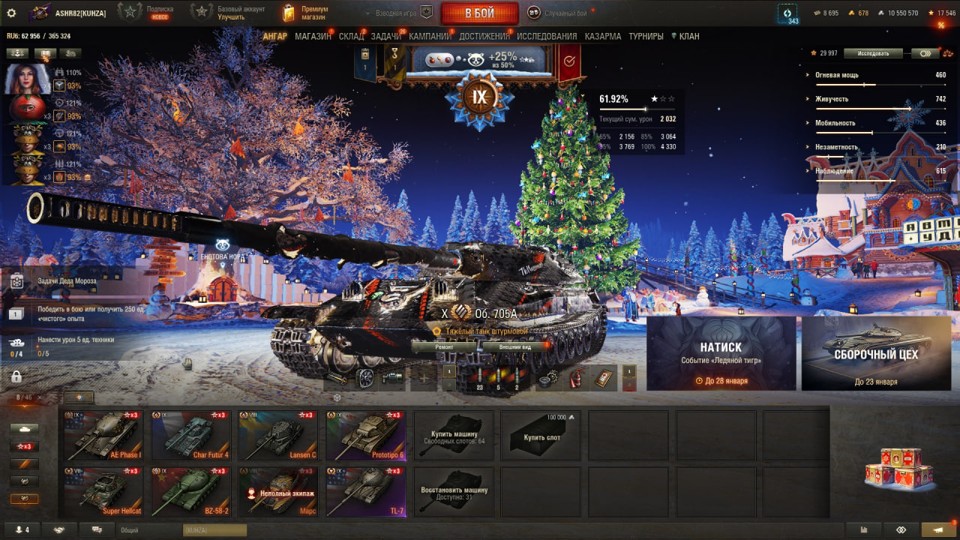Click the Купить машину slot
This screenshot has width=960, height=540.
pos(453,435)
